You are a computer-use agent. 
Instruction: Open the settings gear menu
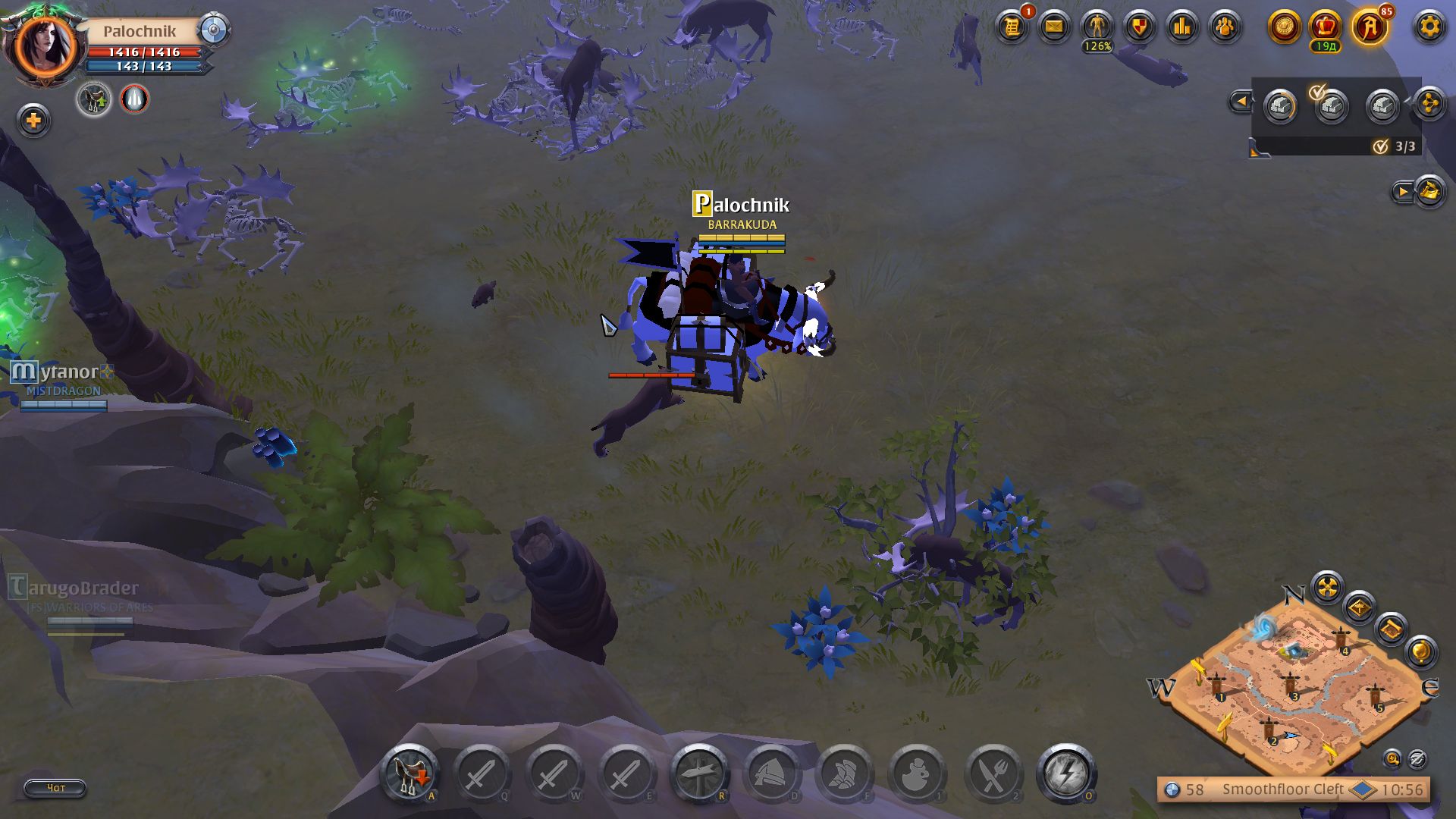[x=1429, y=27]
